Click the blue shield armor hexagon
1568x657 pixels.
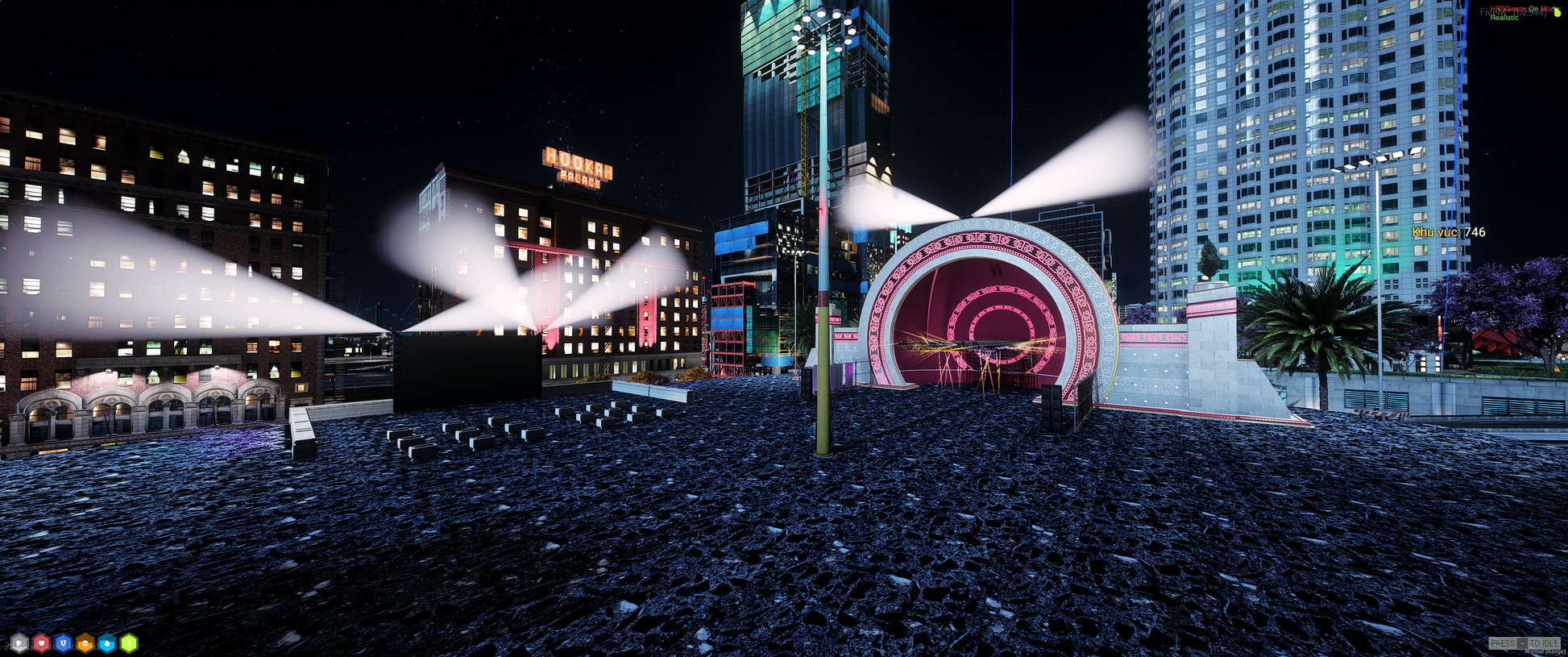(x=63, y=643)
